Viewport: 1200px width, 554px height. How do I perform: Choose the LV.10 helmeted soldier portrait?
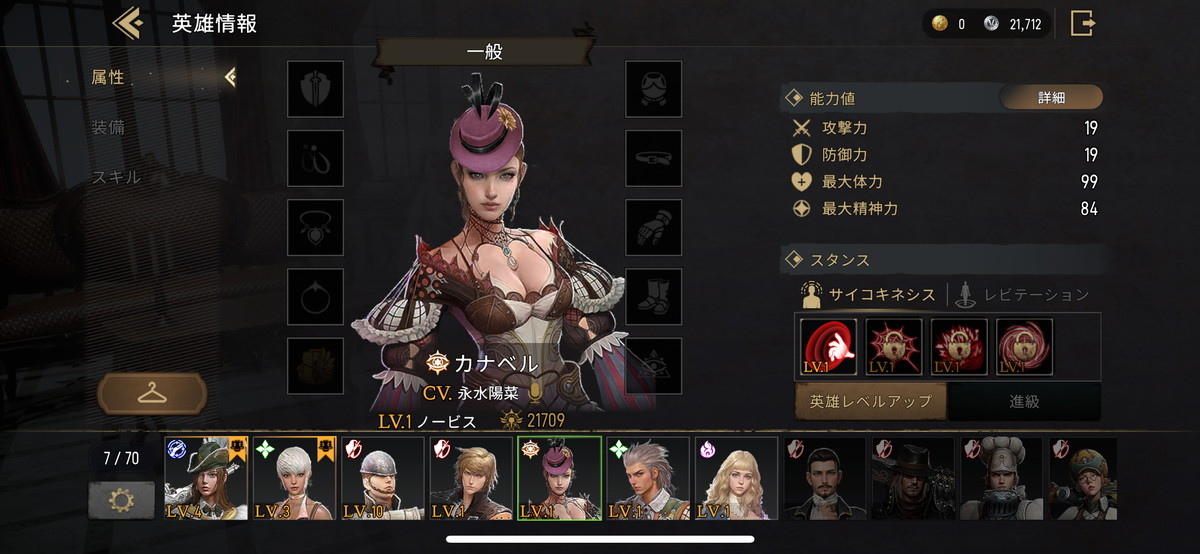pos(382,478)
